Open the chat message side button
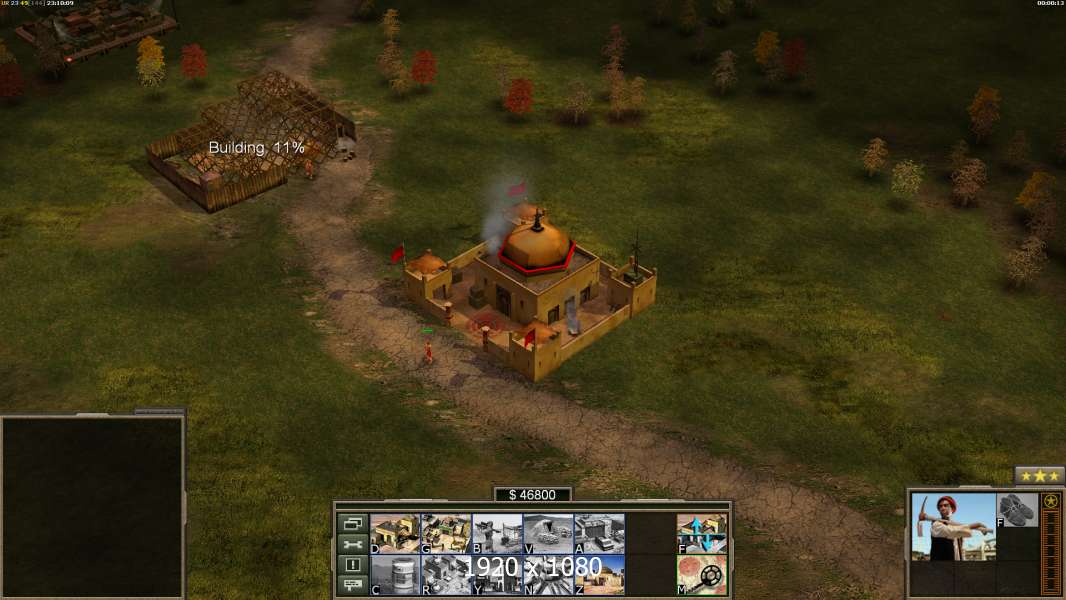1066x600 pixels. click(352, 586)
